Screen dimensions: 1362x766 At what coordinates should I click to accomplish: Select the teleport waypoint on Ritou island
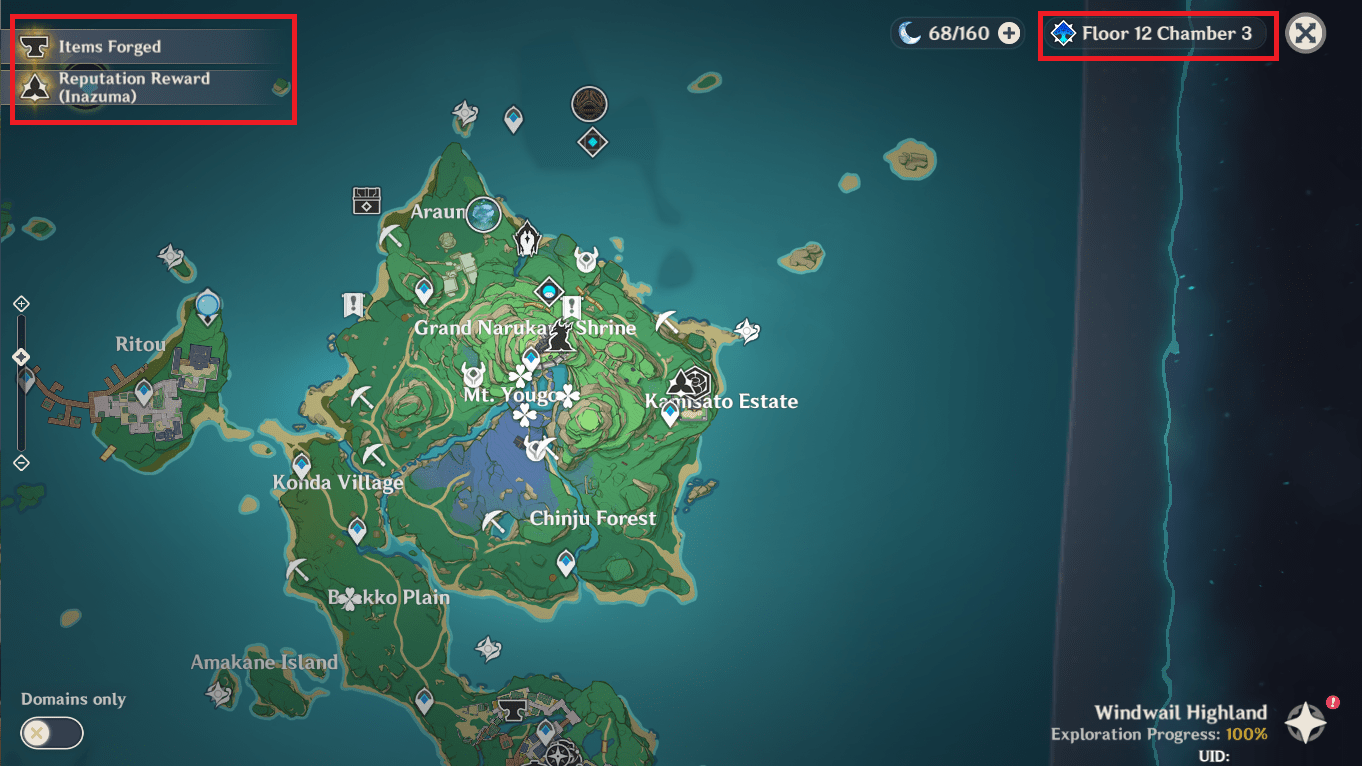pyautogui.click(x=142, y=391)
